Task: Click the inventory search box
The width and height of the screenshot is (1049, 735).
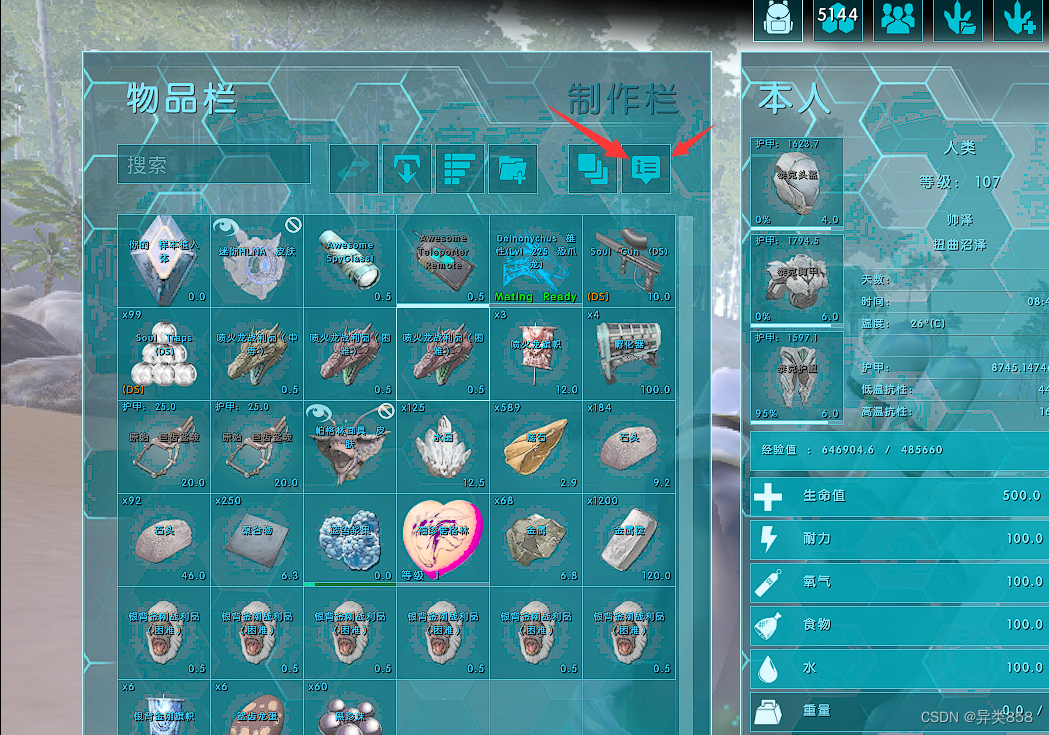Action: tap(214, 165)
